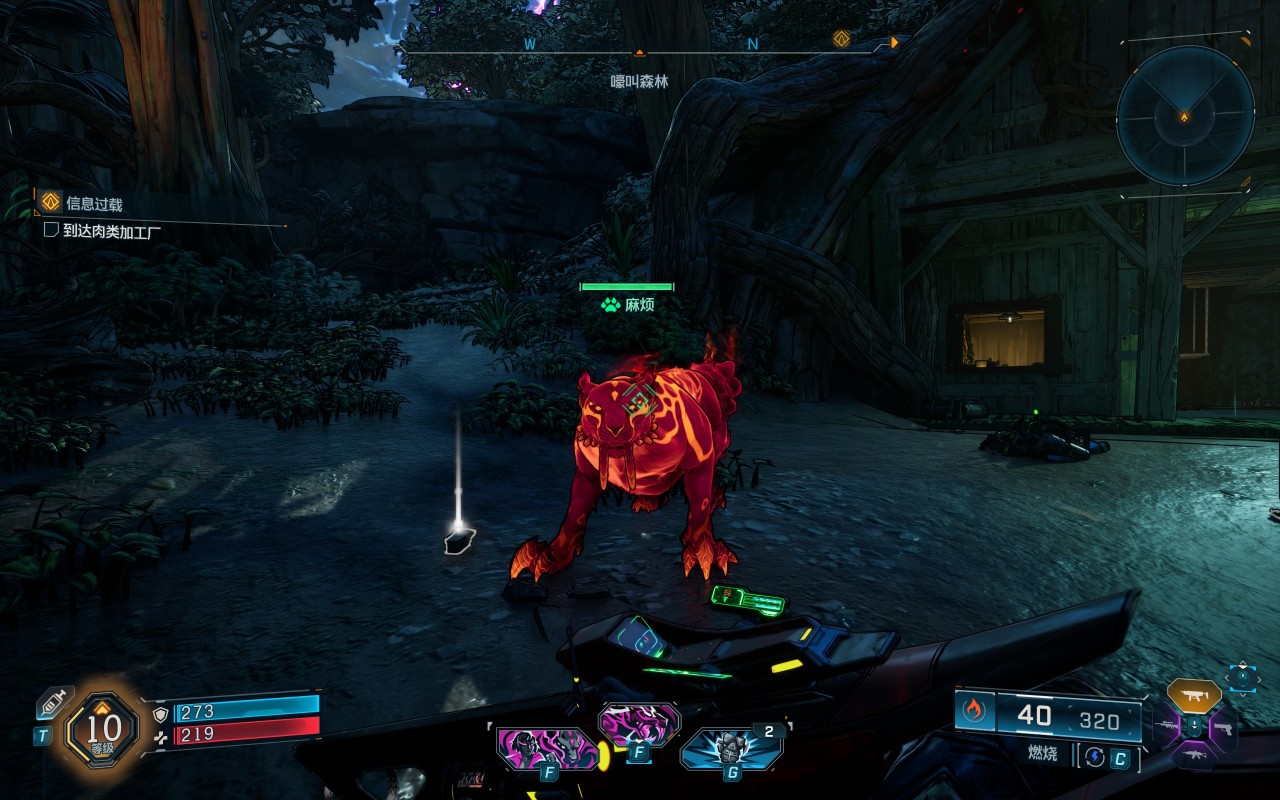Select the blue grenade ordnance slot
1280x800 pixels.
coord(731,748)
